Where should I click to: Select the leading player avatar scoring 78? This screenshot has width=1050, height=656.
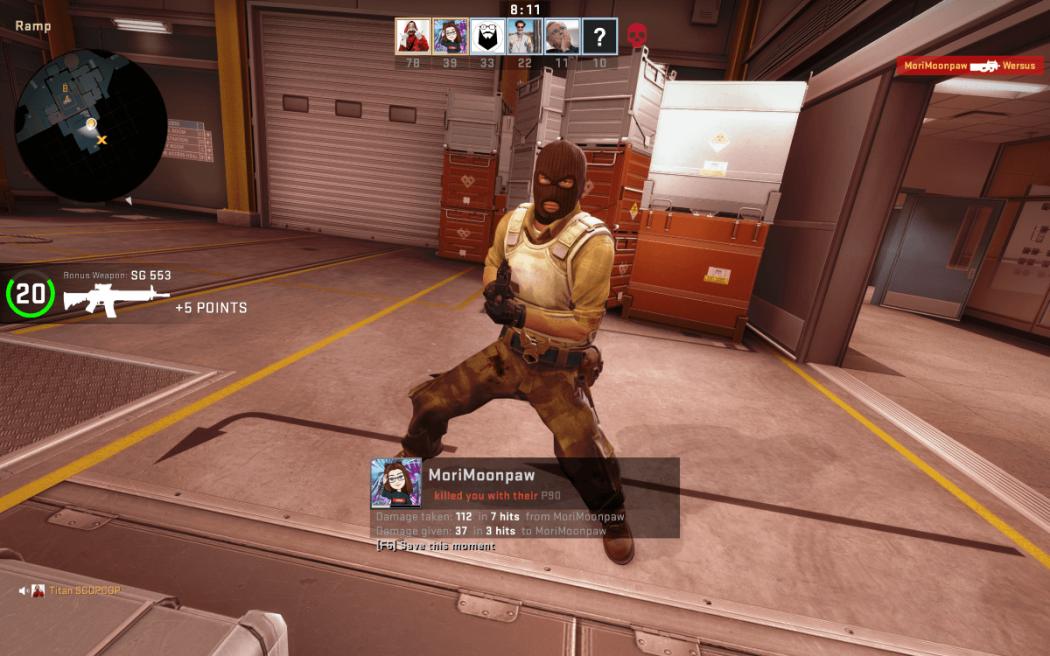(413, 36)
